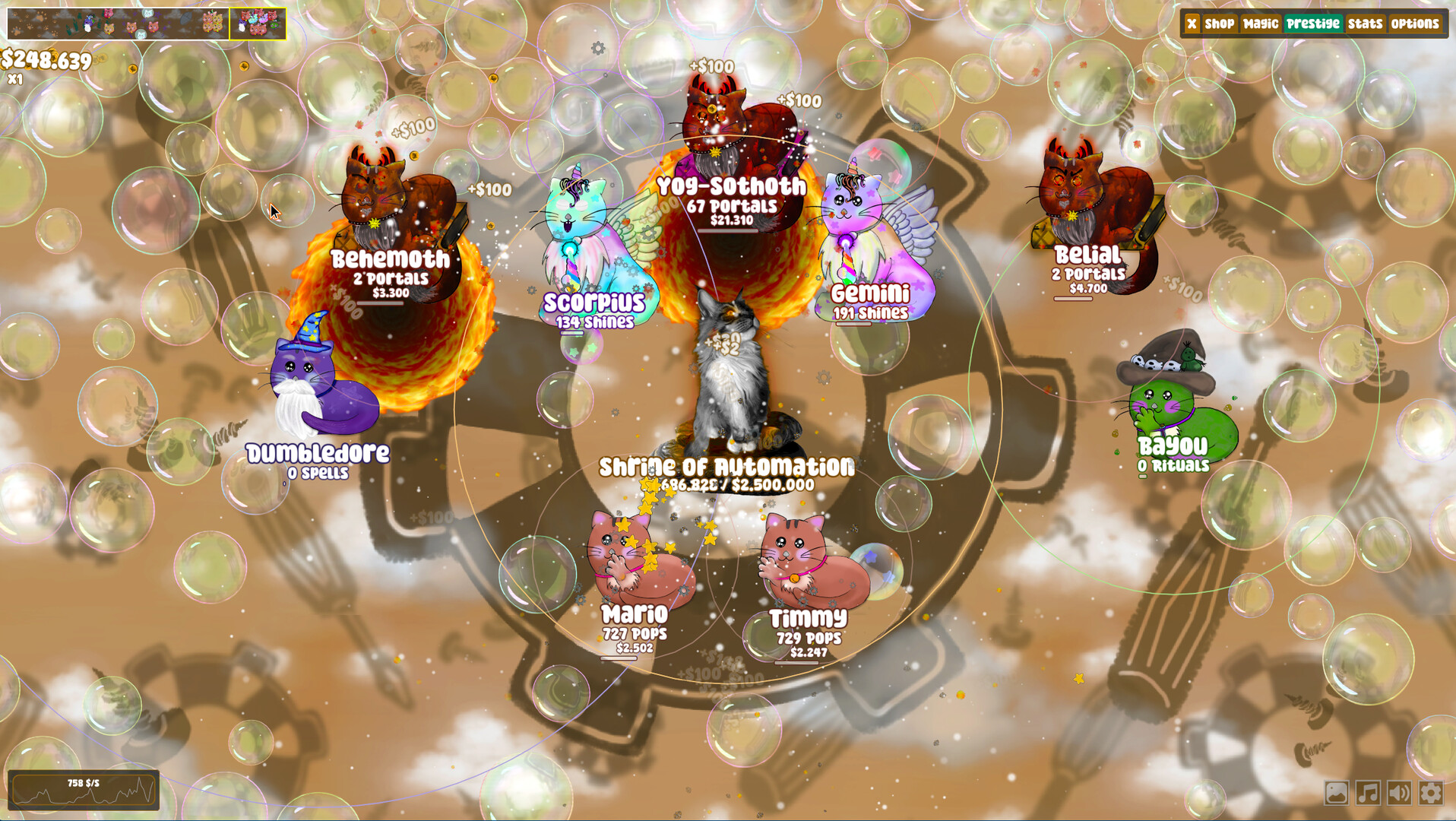Viewport: 1456px width, 821px height.
Task: Open the Prestige menu
Action: click(1313, 24)
